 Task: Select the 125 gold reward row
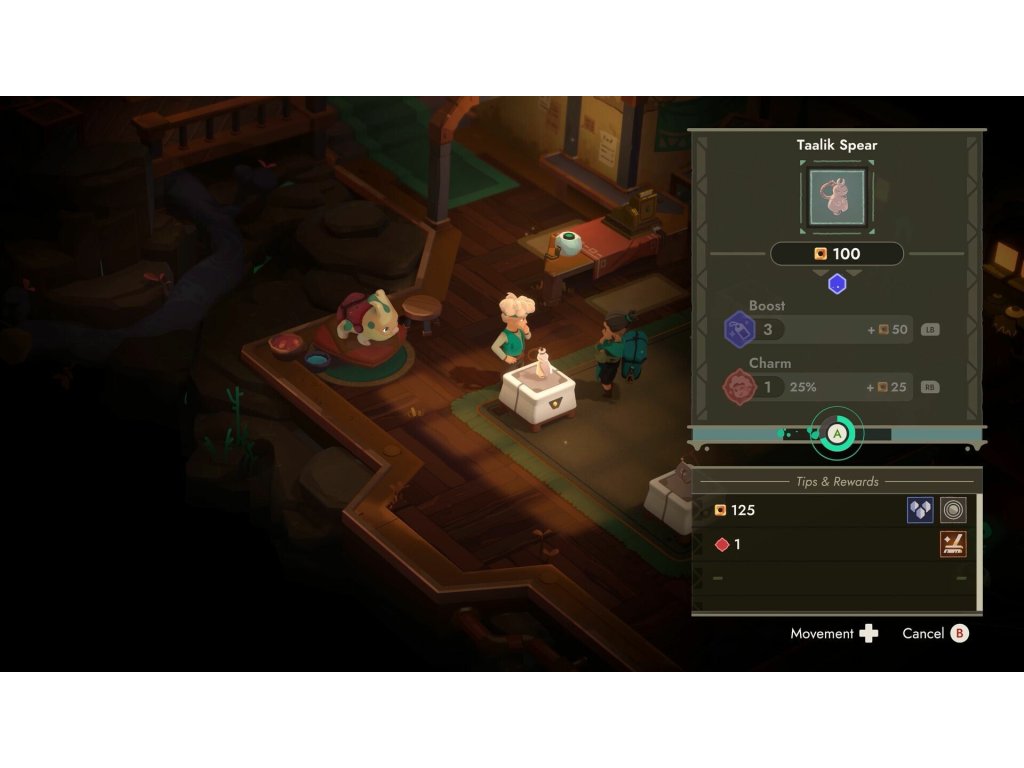click(x=808, y=510)
